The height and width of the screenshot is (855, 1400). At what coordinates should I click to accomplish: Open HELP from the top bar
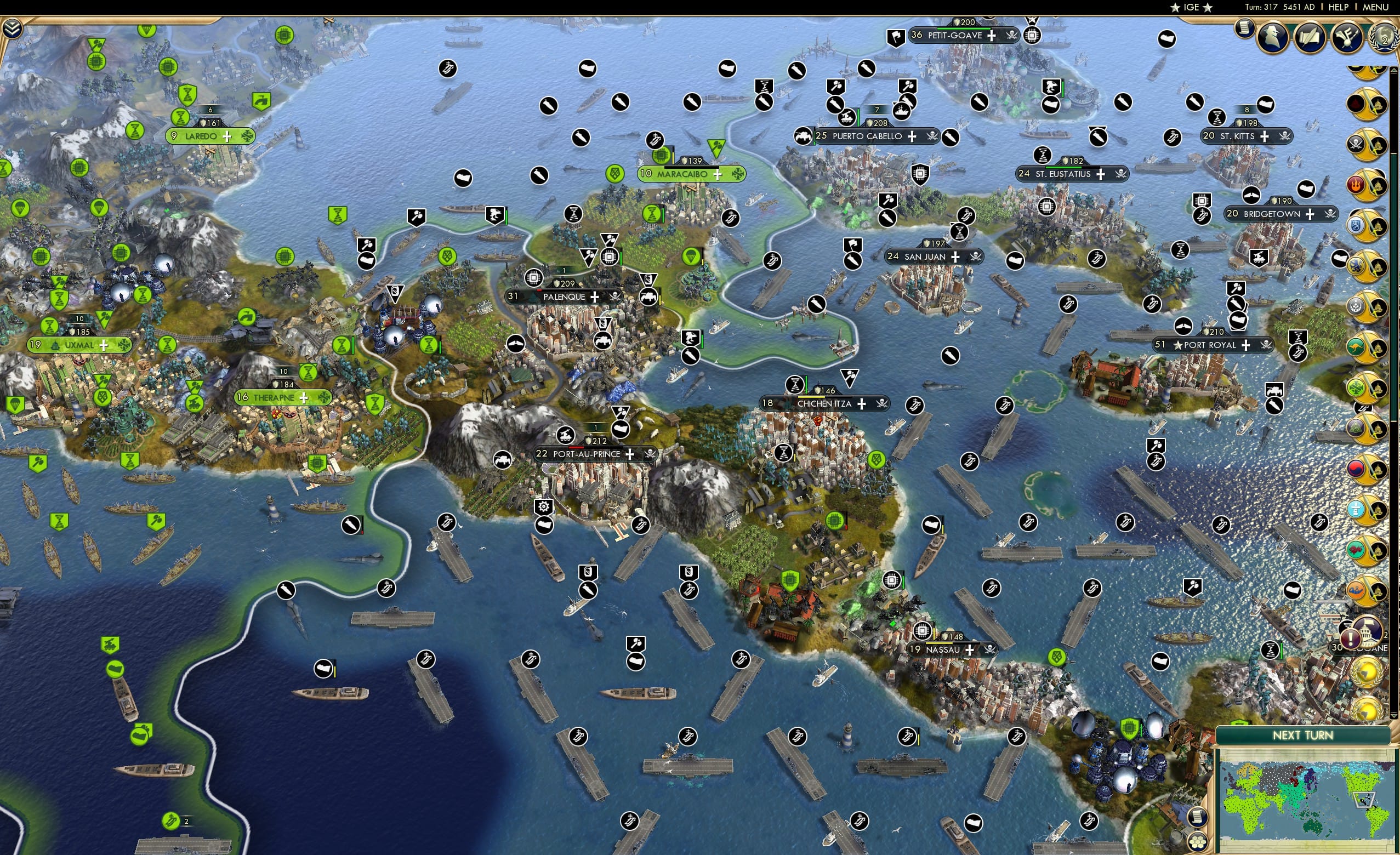[x=1339, y=7]
